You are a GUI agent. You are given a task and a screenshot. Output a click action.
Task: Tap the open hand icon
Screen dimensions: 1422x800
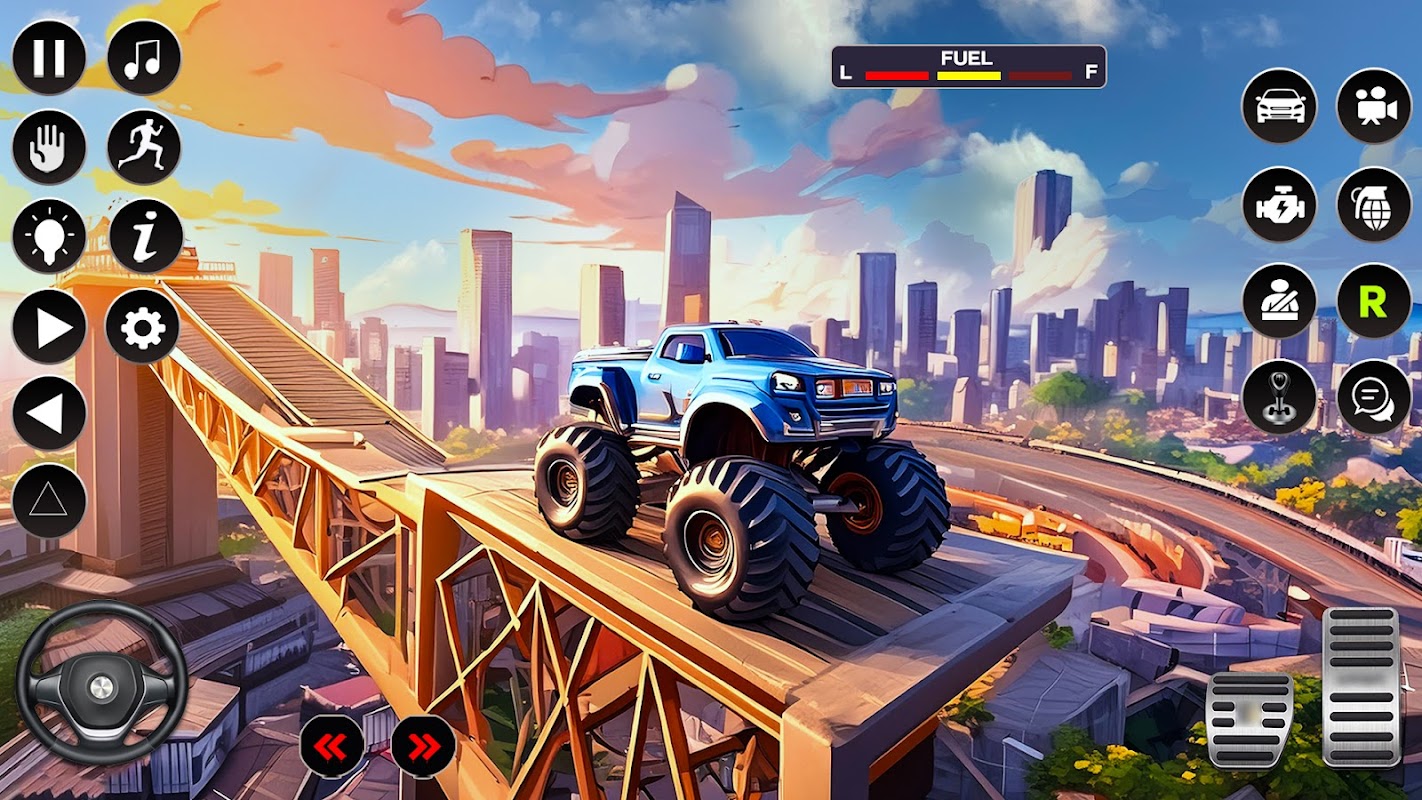[49, 147]
